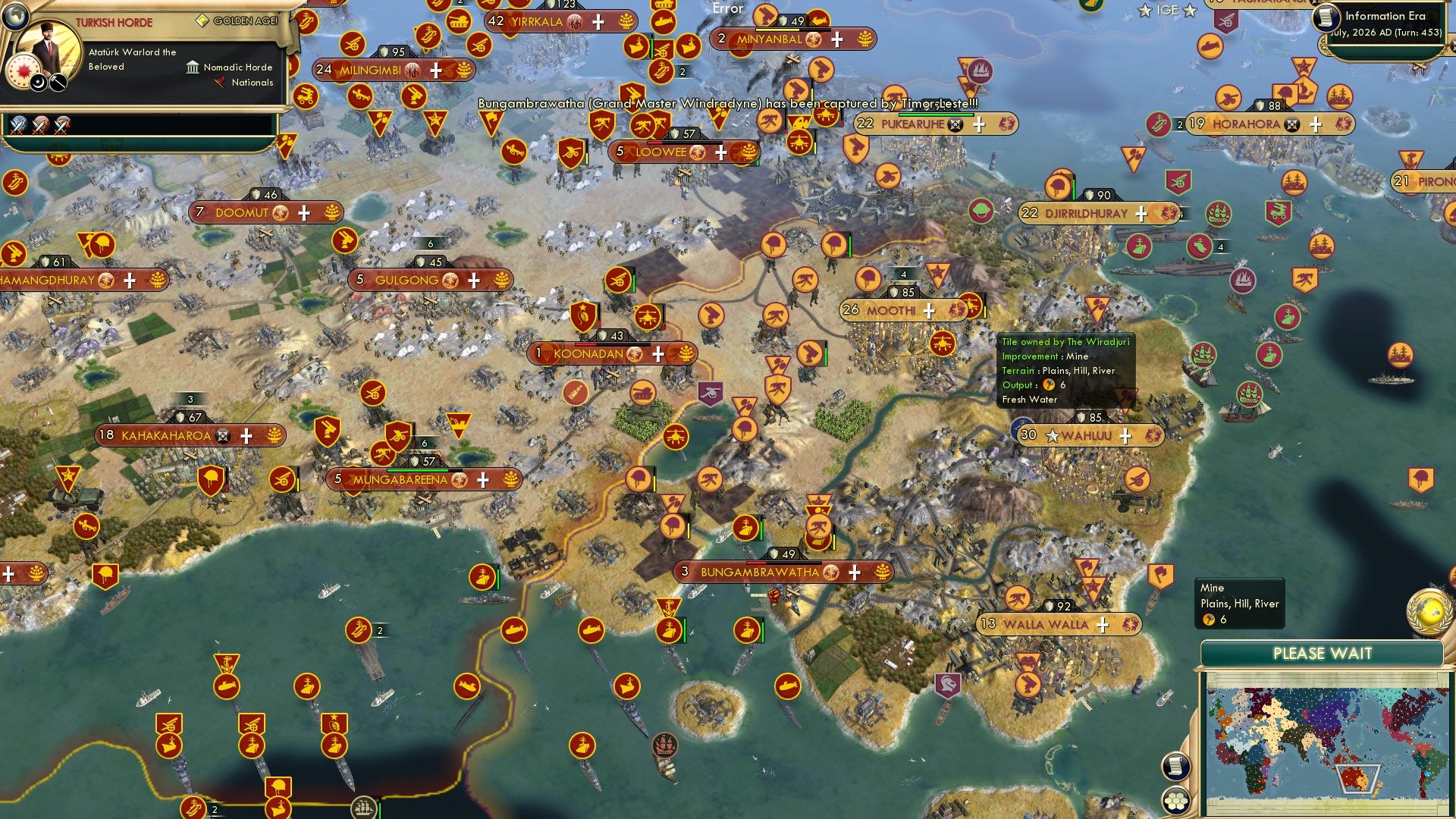Click the white viewport rectangle on the minimap
This screenshot has height=819, width=1456.
point(1358,779)
